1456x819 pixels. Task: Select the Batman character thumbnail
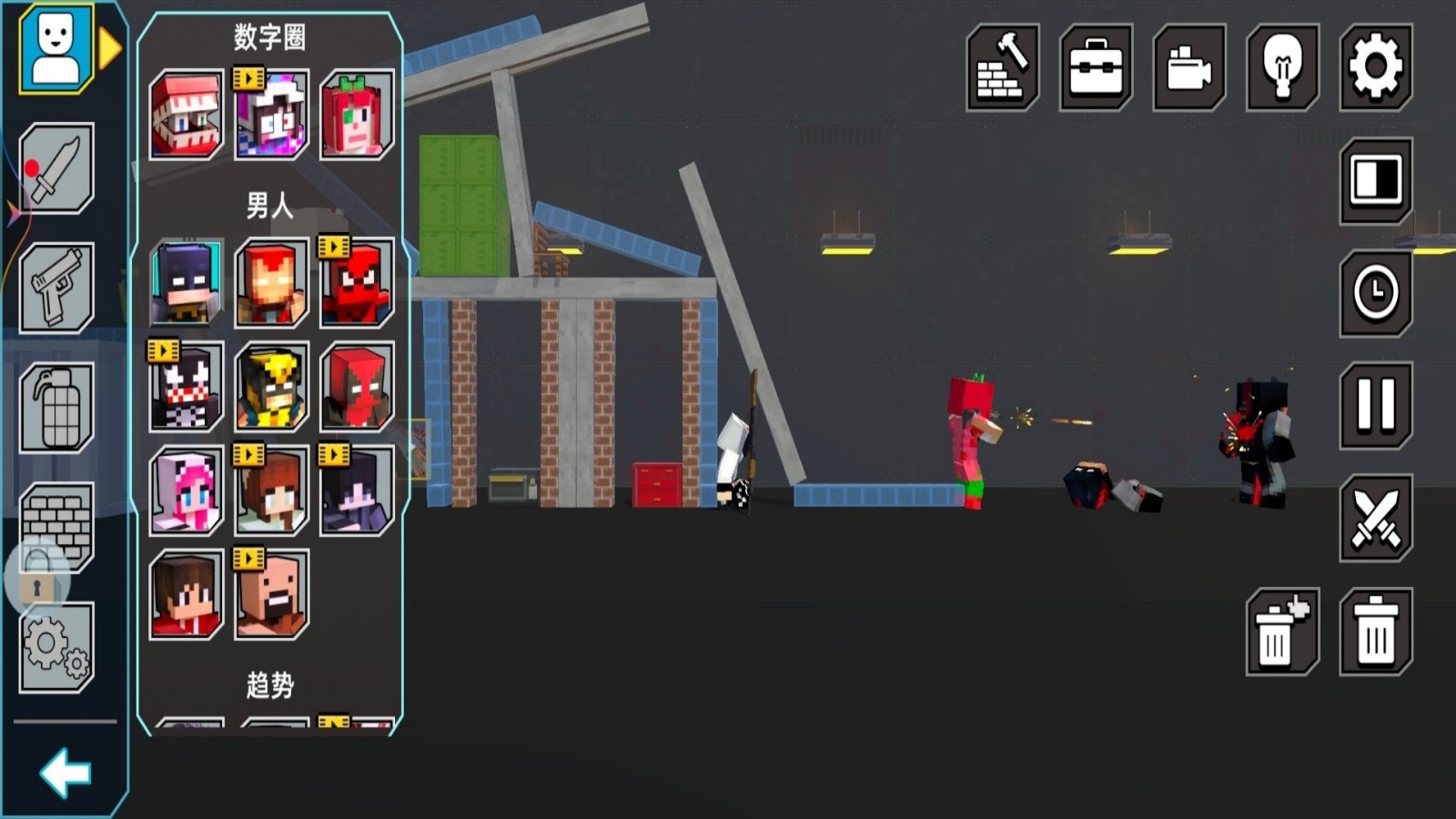coord(186,283)
